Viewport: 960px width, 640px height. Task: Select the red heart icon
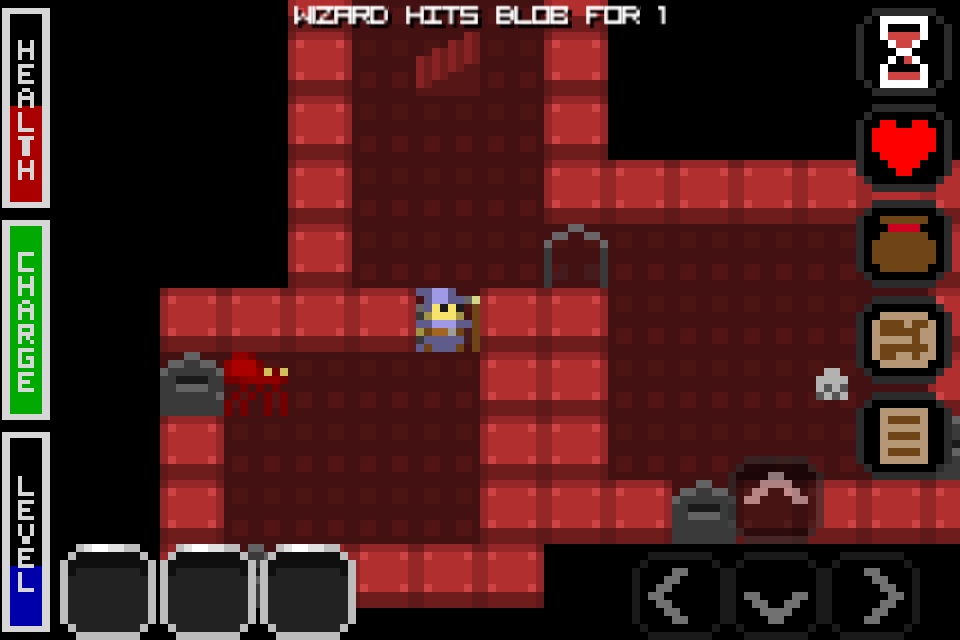click(905, 148)
